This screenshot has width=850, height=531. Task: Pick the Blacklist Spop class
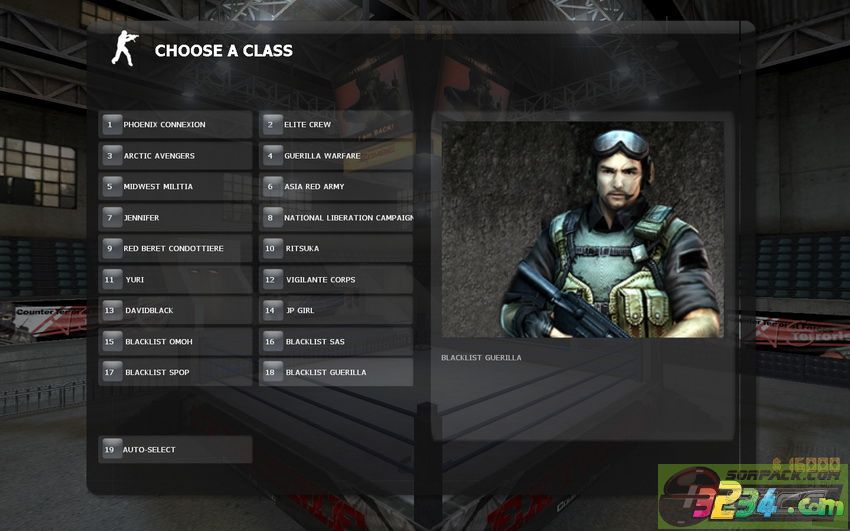(x=175, y=373)
